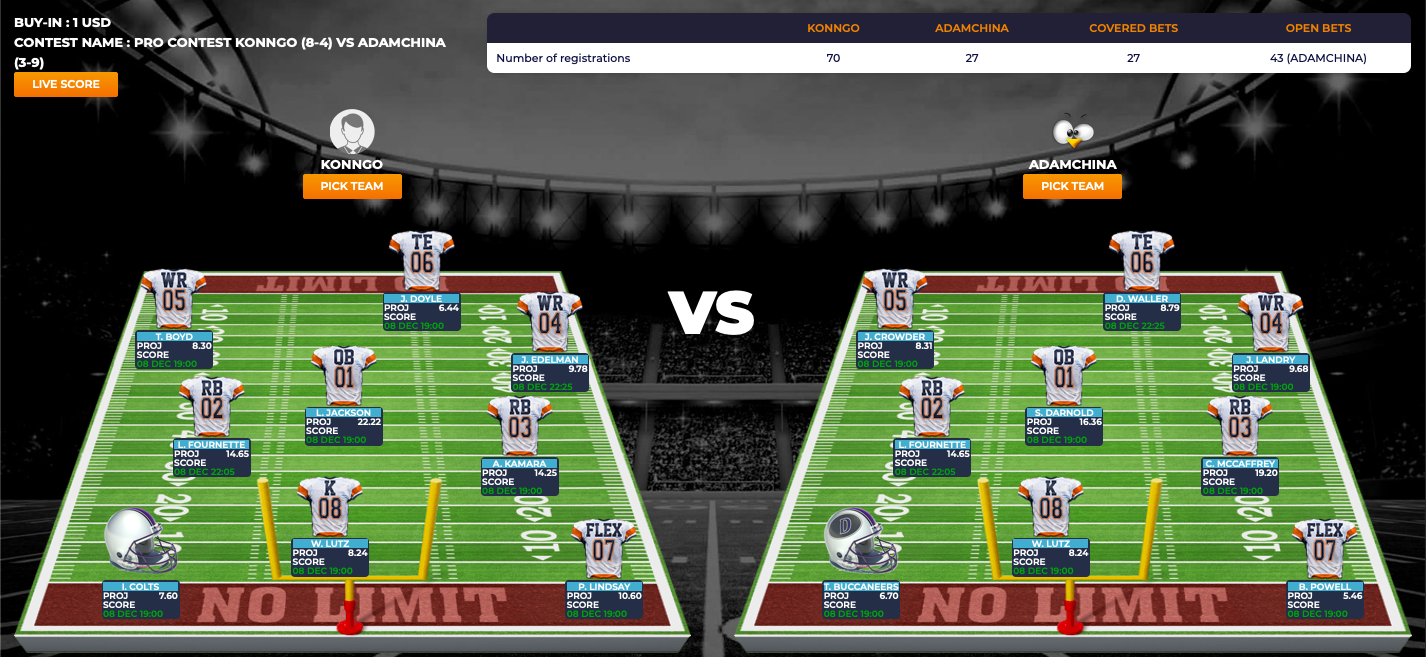The image size is (1426, 657).
Task: Select flex player P. Lindsay's card
Action: (x=604, y=599)
